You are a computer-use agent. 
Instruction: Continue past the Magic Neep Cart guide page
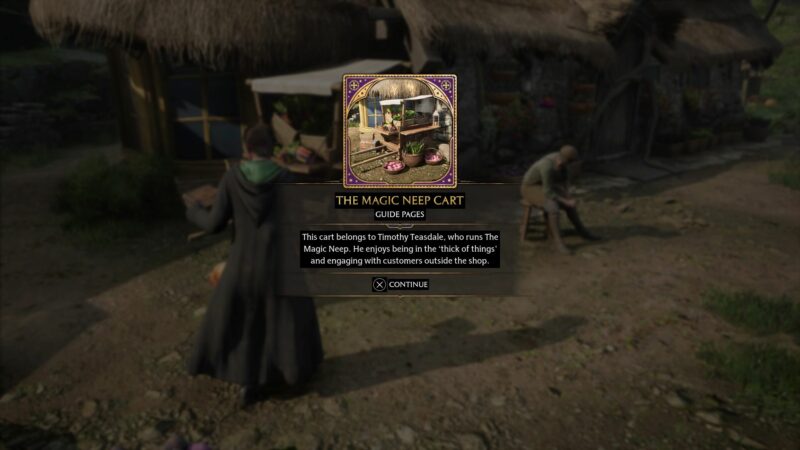[x=400, y=284]
